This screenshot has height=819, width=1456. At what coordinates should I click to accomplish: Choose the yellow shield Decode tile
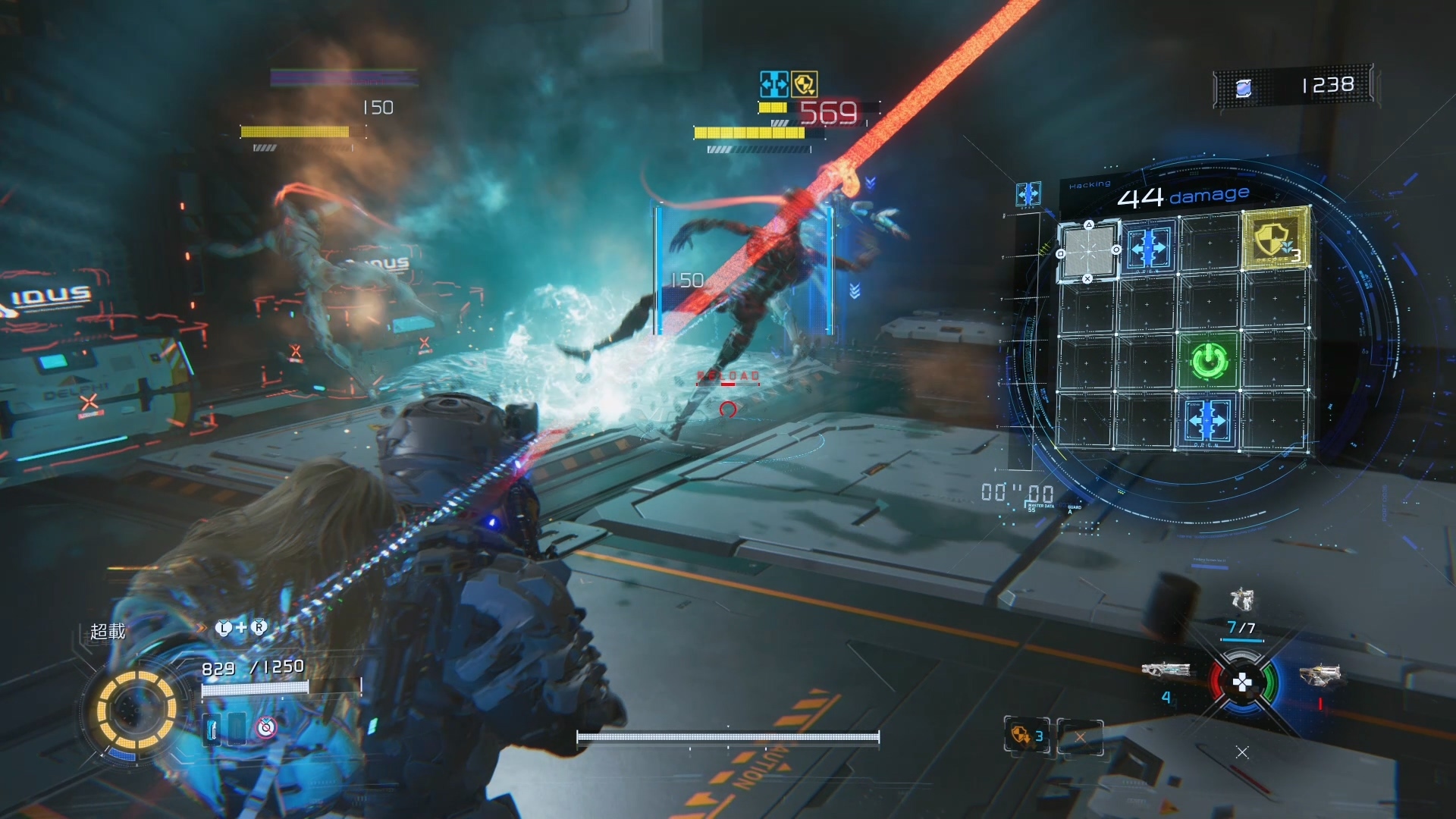pos(1276,240)
